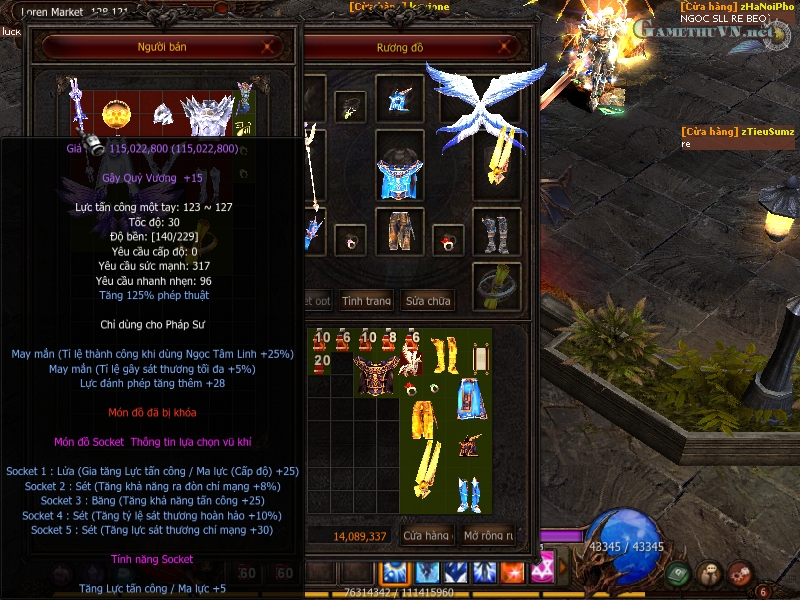Click the Mở rộng rương expand button
The width and height of the screenshot is (800, 600).
coord(488,536)
